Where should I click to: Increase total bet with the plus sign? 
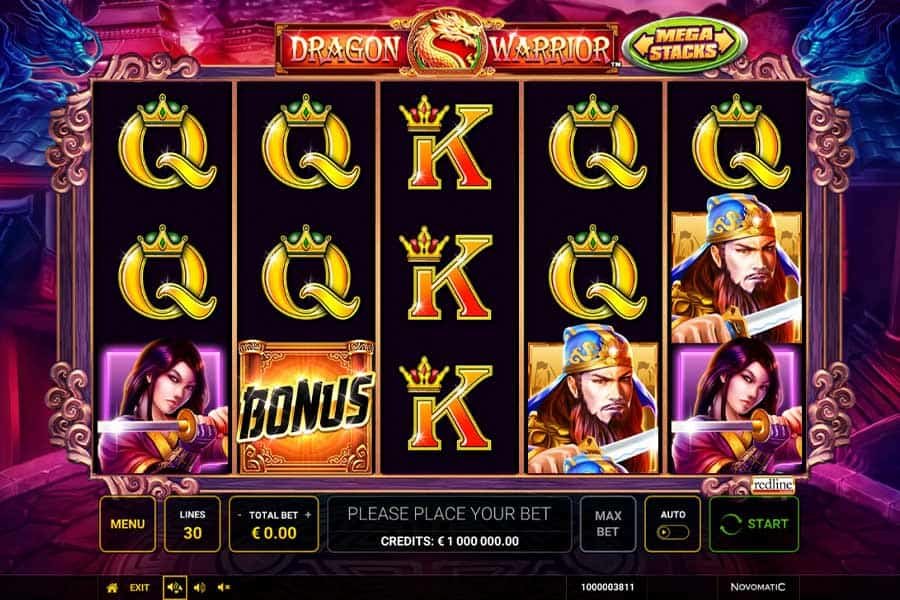308,514
